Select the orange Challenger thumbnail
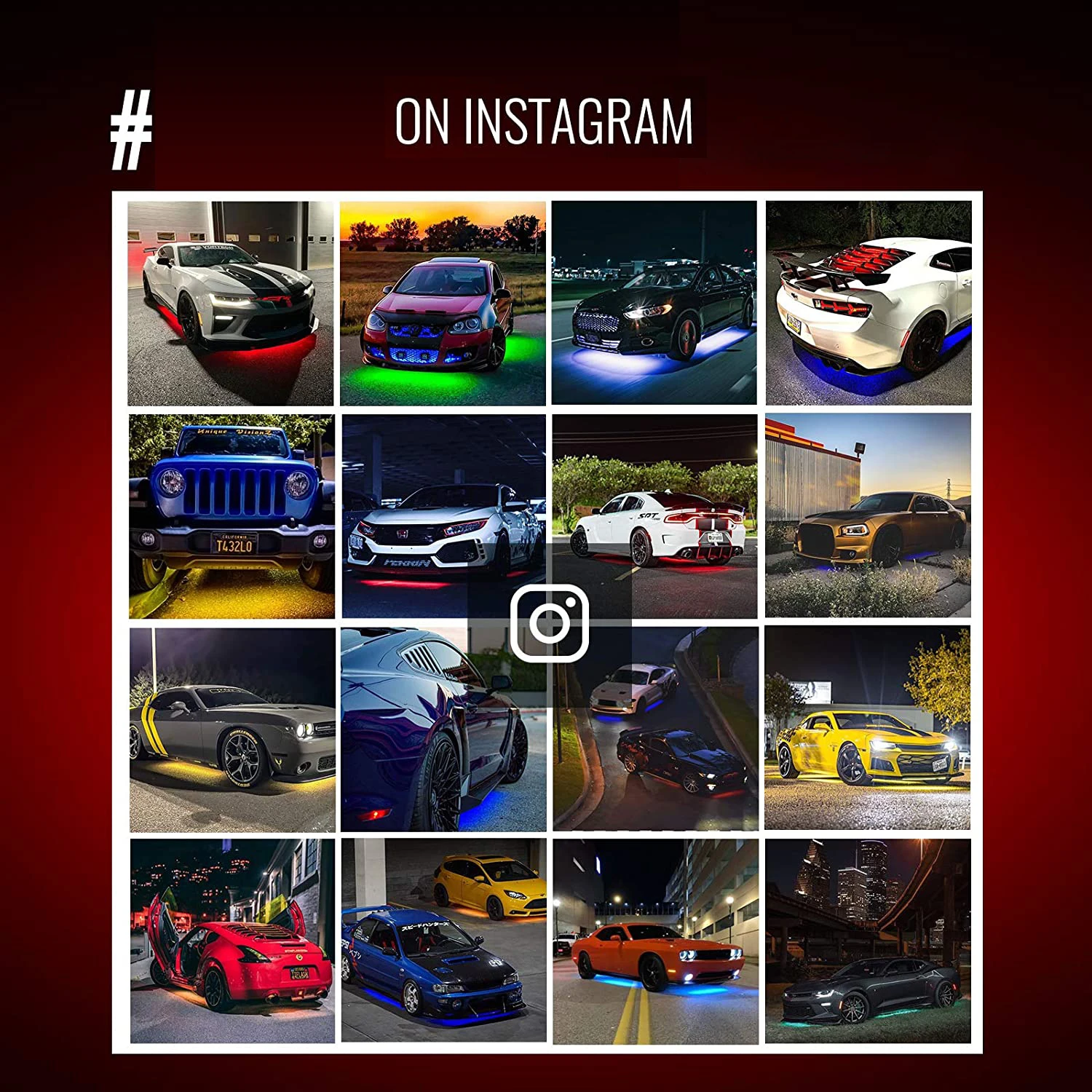The width and height of the screenshot is (1092, 1092). tap(655, 941)
